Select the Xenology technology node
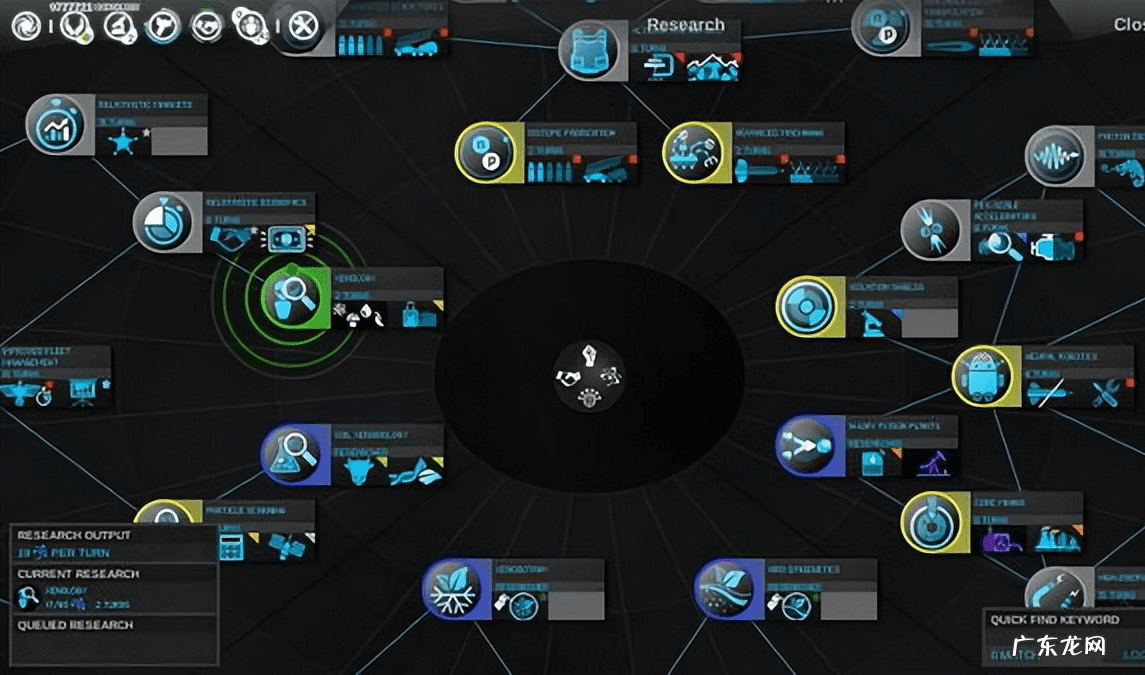1145x675 pixels. click(x=289, y=296)
